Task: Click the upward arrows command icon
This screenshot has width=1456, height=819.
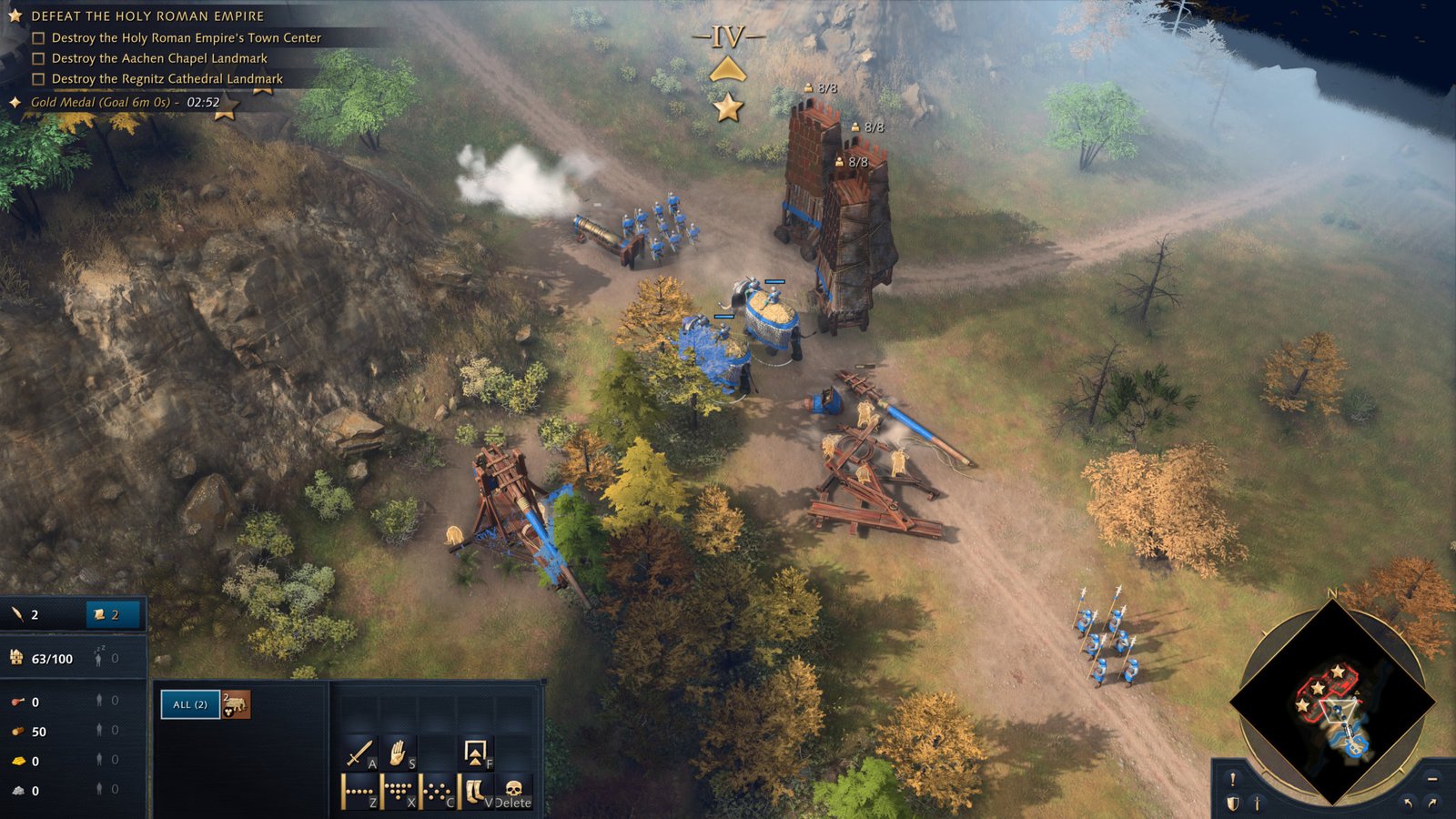Action: tap(475, 753)
